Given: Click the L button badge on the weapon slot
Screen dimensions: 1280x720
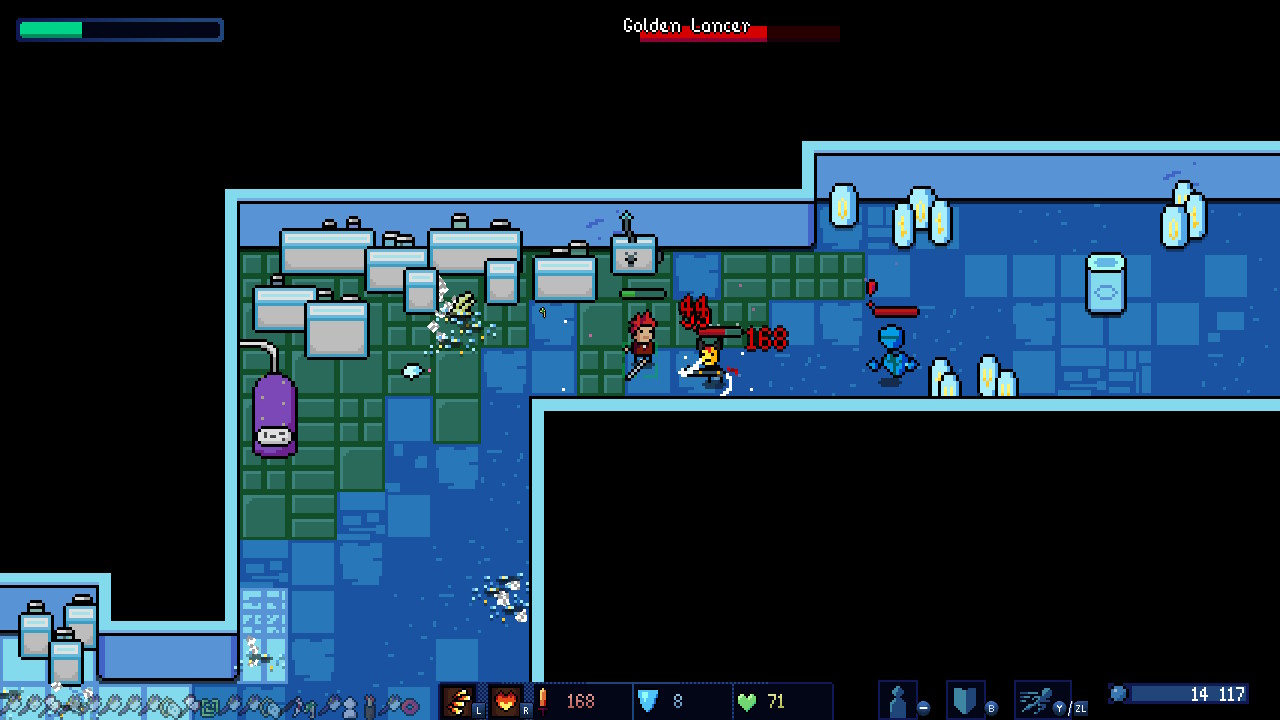Looking at the screenshot, I should pyautogui.click(x=478, y=710).
